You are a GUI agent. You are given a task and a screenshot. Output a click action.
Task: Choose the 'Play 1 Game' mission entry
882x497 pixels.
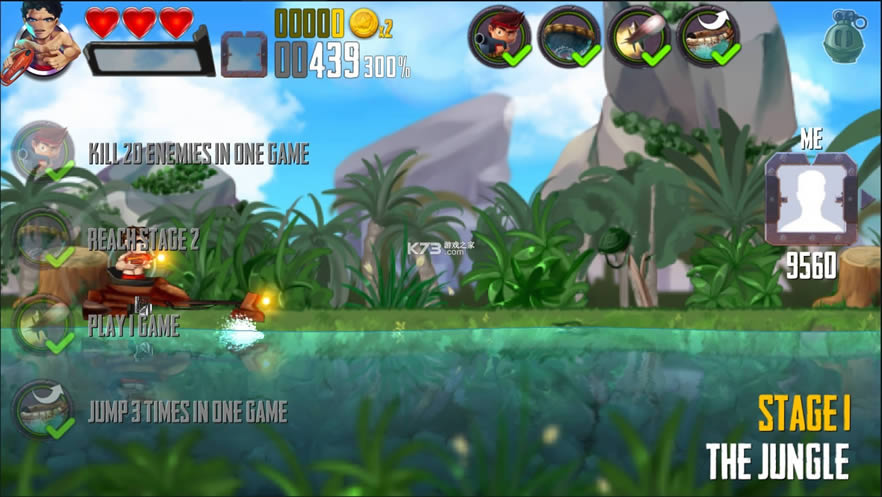[133, 326]
